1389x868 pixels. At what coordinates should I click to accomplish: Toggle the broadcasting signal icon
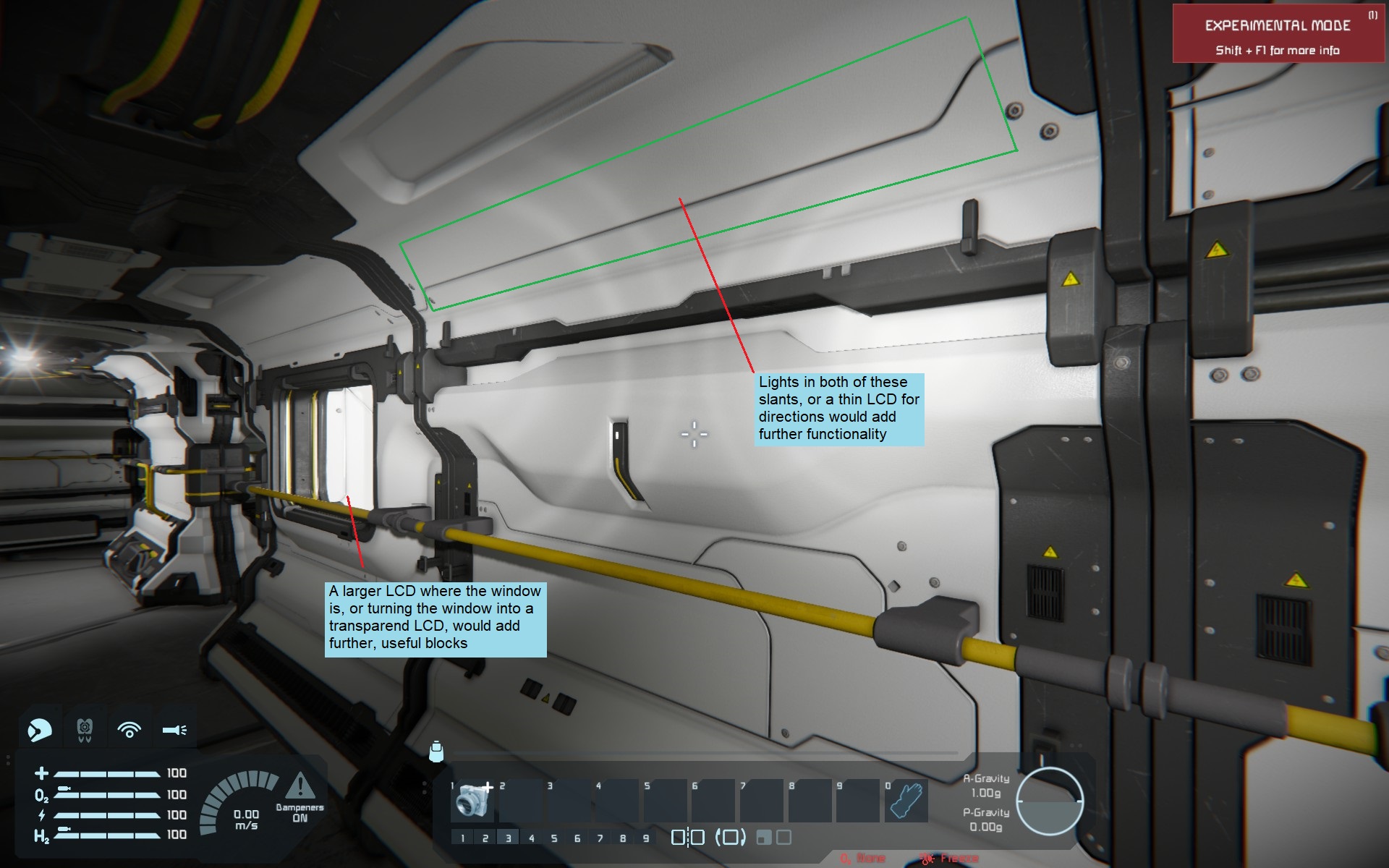(x=129, y=730)
